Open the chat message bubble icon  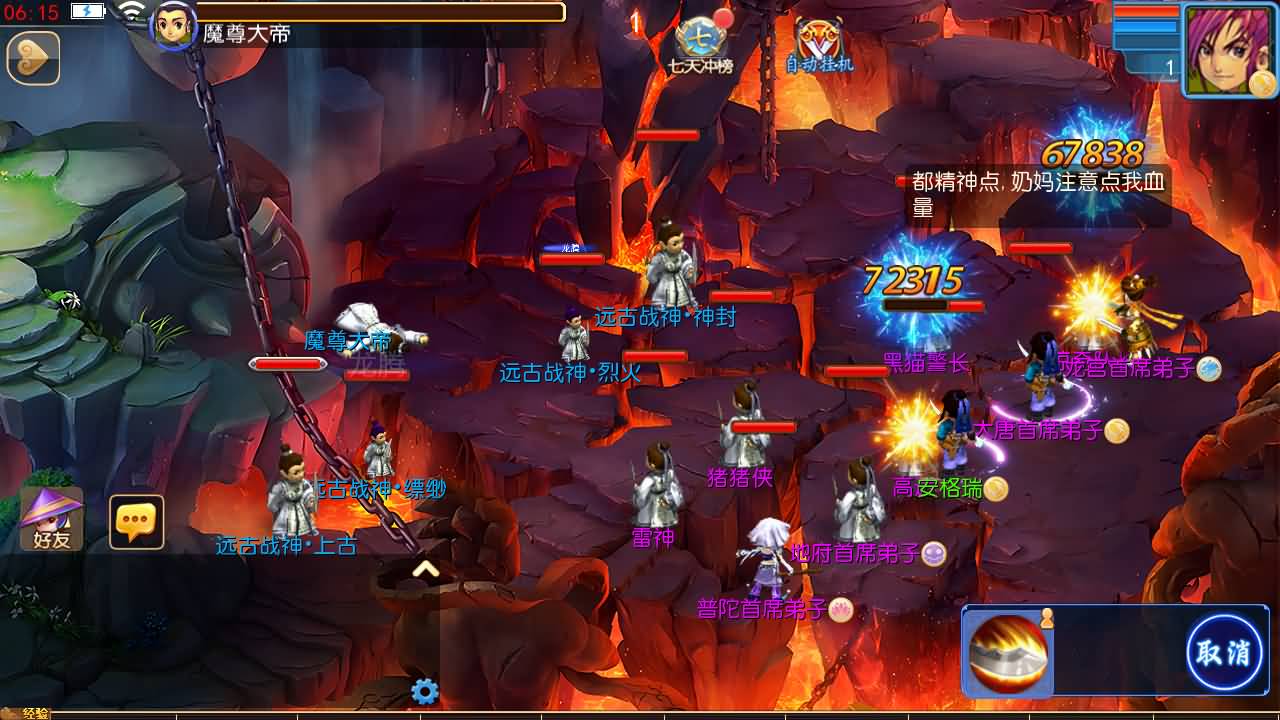pos(138,519)
